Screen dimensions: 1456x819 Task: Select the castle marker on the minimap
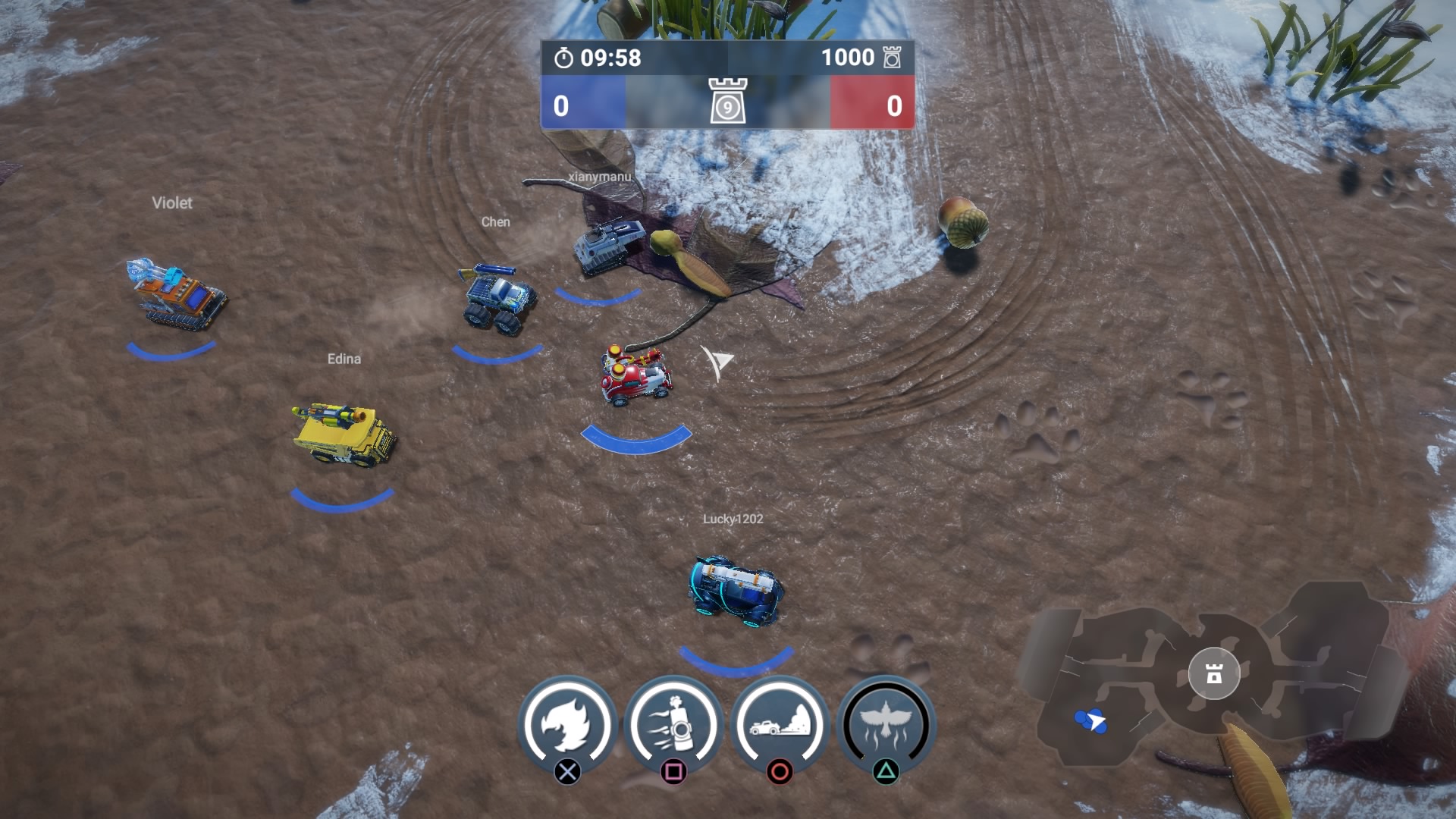tap(1214, 673)
